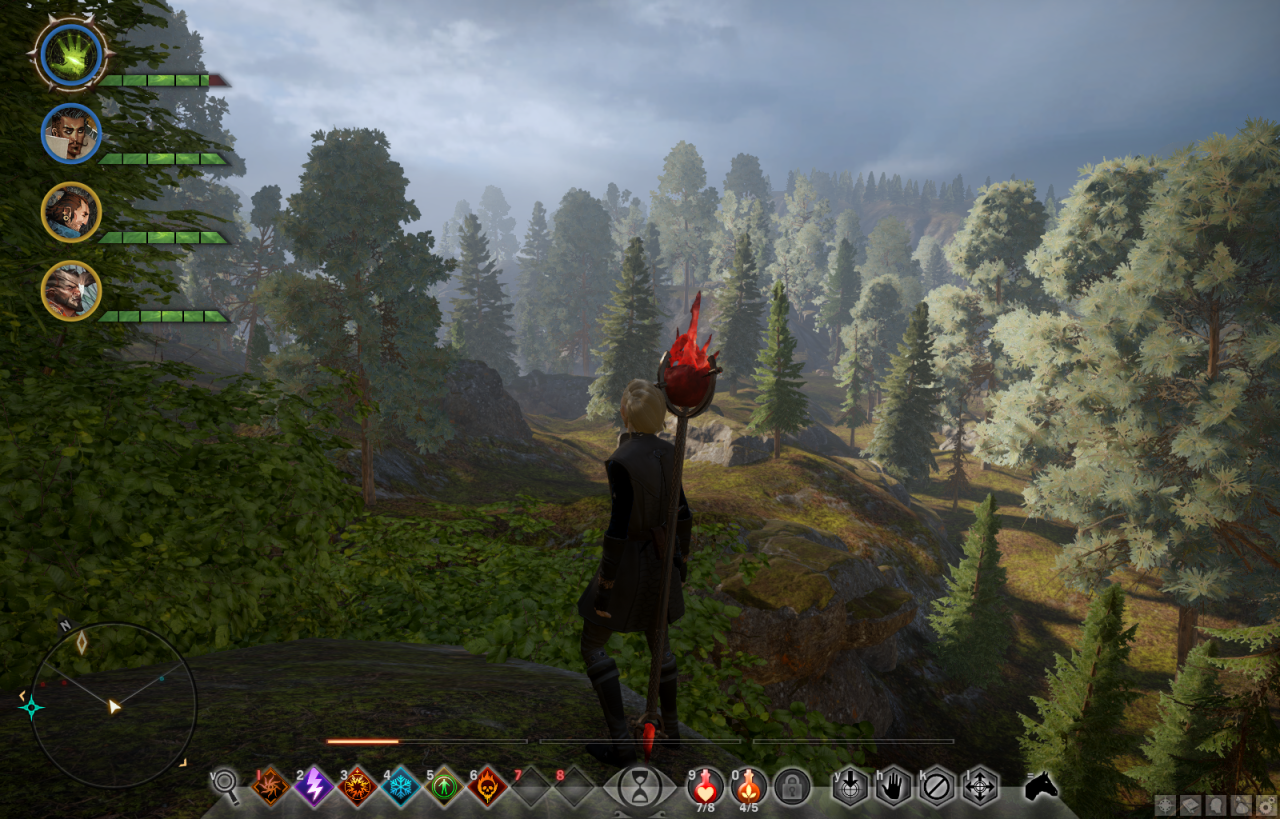
Task: Use the flaming skull ability
Action: (x=488, y=786)
